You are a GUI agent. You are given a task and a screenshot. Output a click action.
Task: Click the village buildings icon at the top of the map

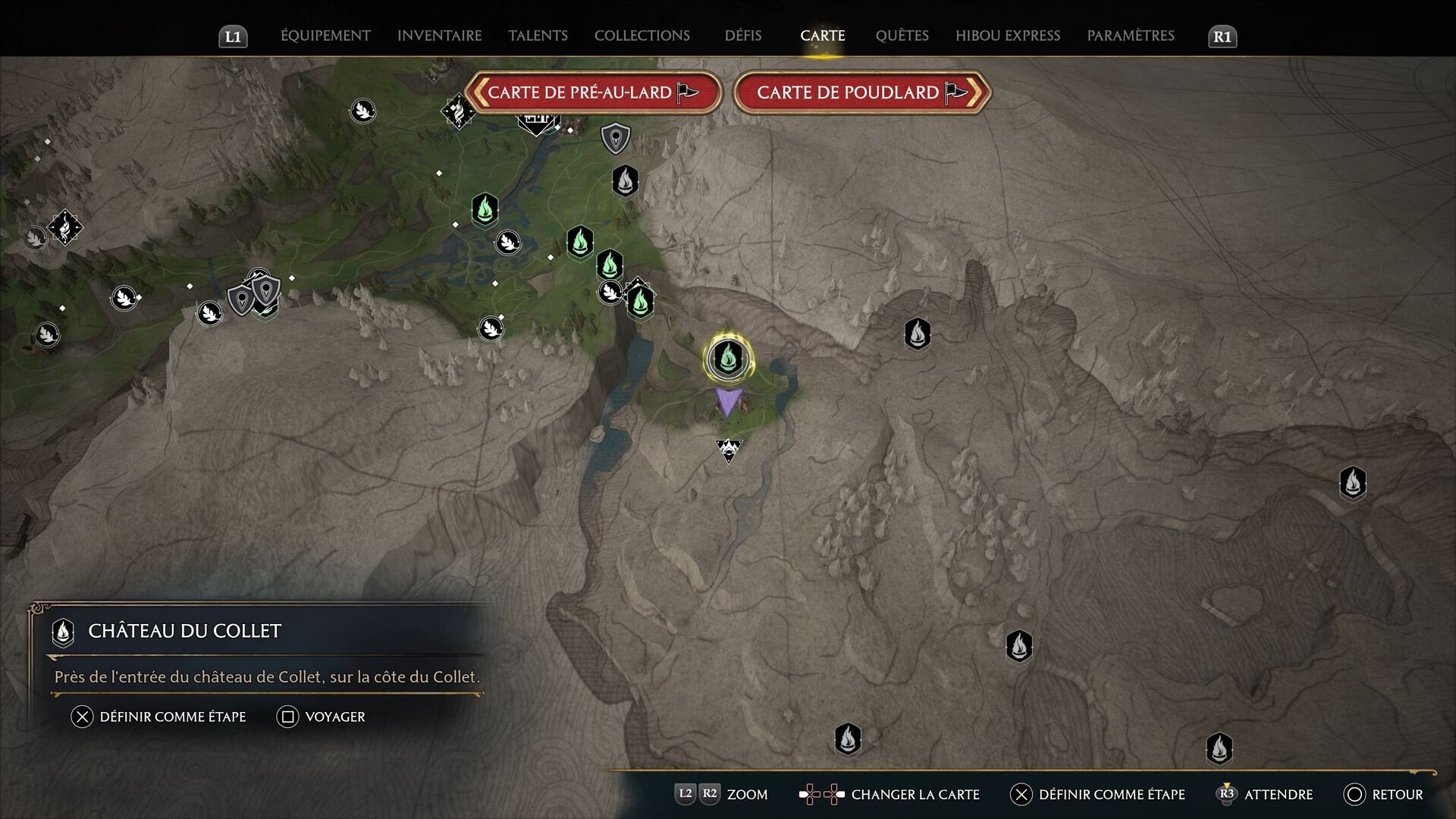point(535,118)
